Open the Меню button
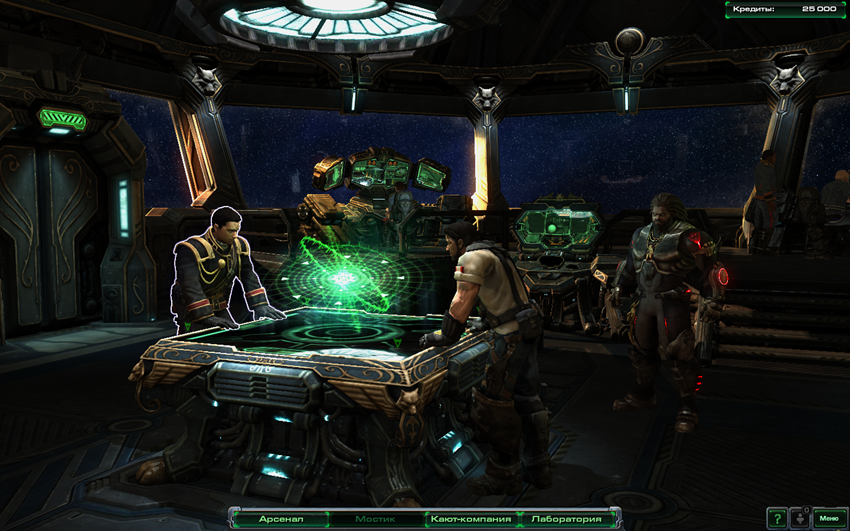 (x=828, y=518)
